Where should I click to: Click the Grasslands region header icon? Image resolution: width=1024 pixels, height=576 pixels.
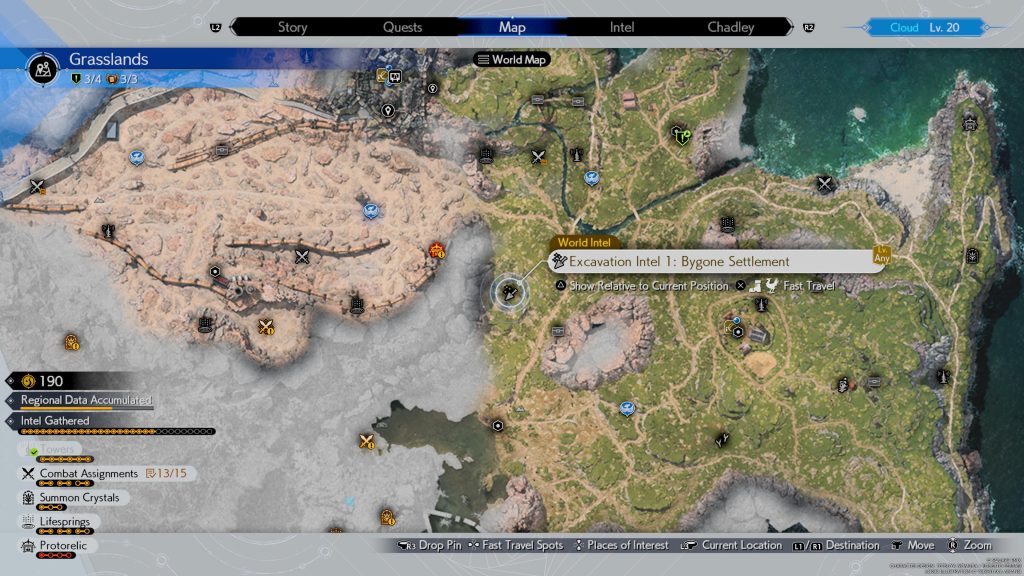[x=44, y=68]
